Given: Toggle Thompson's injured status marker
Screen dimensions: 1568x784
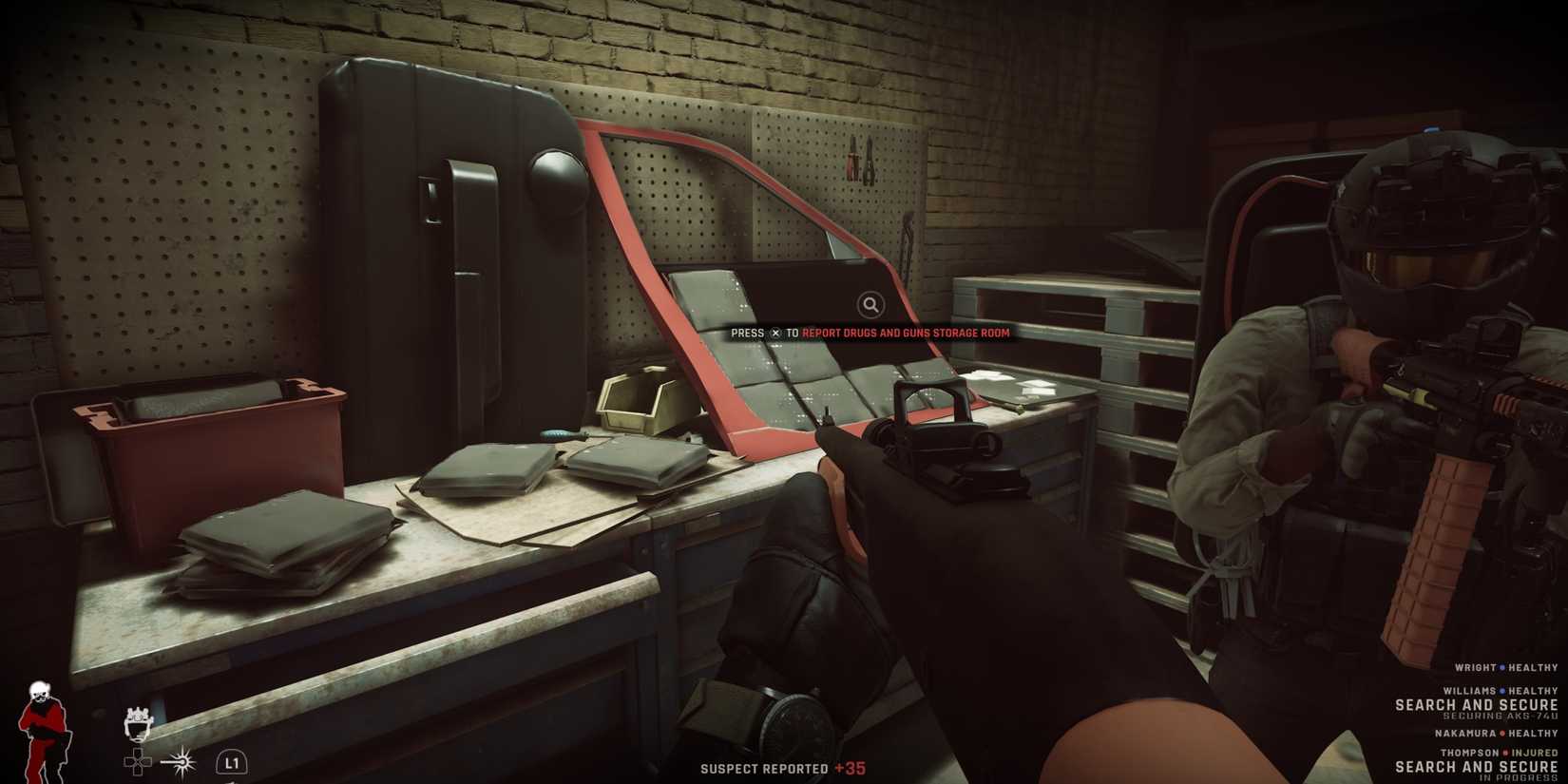Looking at the screenshot, I should point(1504,753).
